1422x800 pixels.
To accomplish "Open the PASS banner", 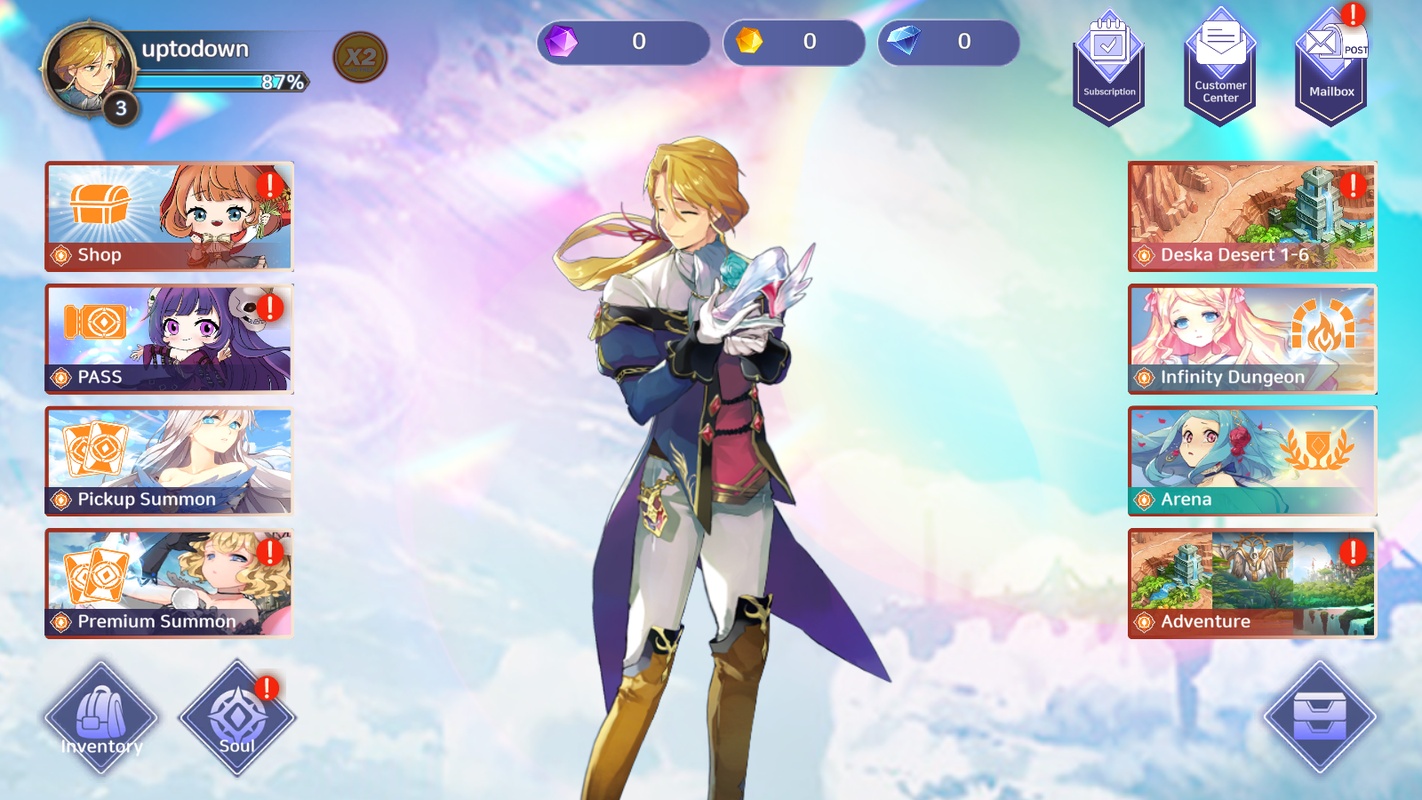I will (x=169, y=338).
